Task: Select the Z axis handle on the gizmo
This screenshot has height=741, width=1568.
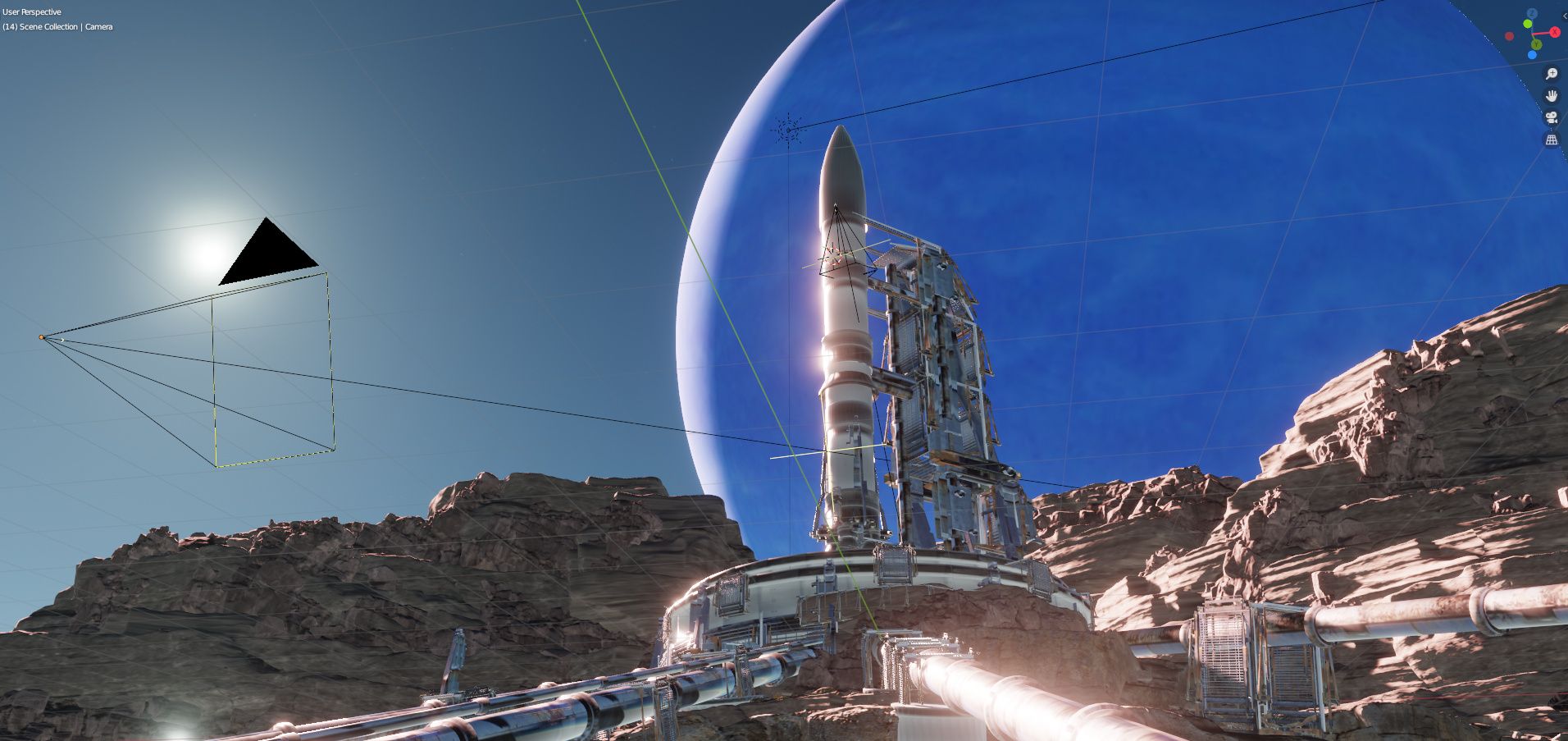Action: pos(1531,14)
